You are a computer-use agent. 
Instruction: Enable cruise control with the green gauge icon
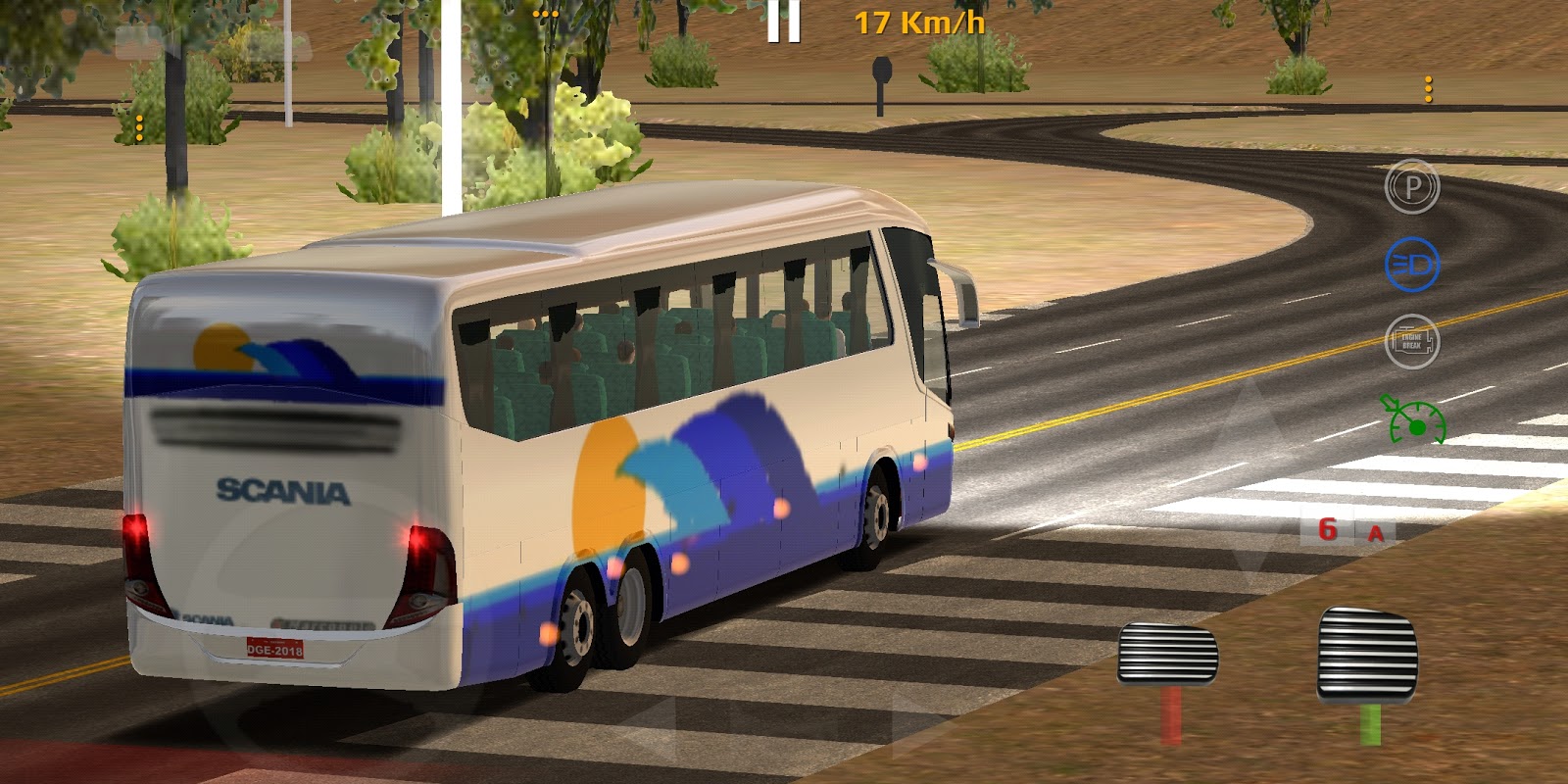click(x=1411, y=419)
